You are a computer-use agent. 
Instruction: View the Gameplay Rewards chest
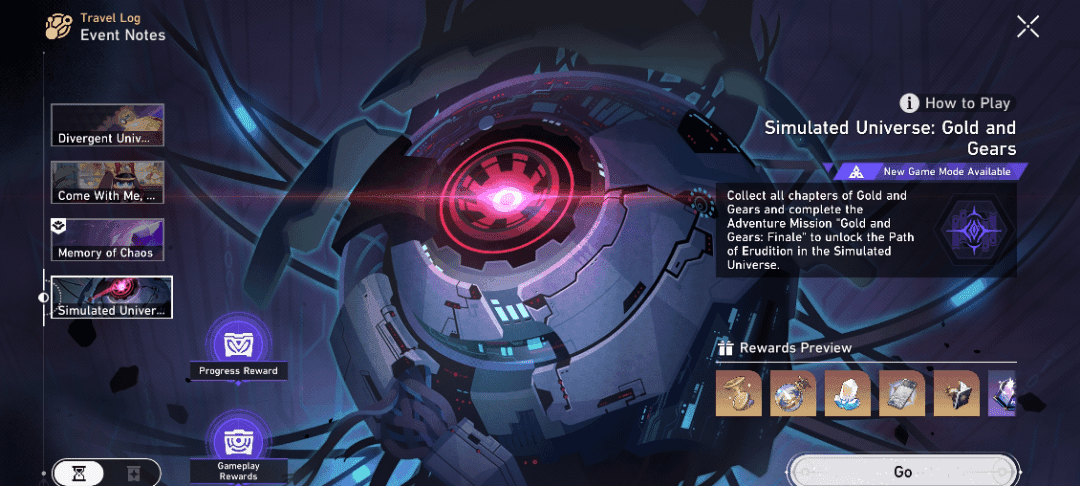238,441
